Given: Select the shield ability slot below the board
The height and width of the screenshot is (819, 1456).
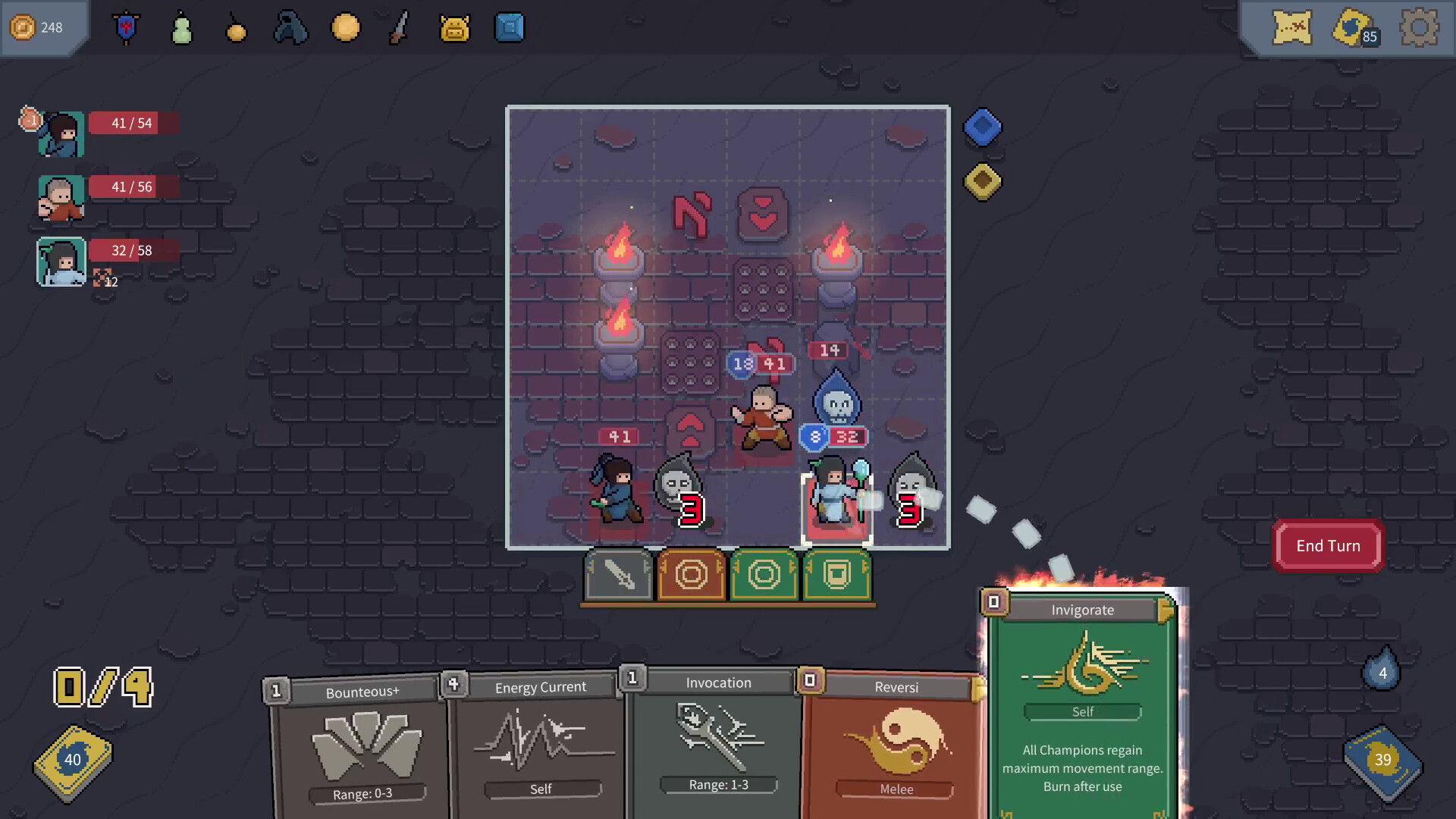Looking at the screenshot, I should (x=836, y=576).
